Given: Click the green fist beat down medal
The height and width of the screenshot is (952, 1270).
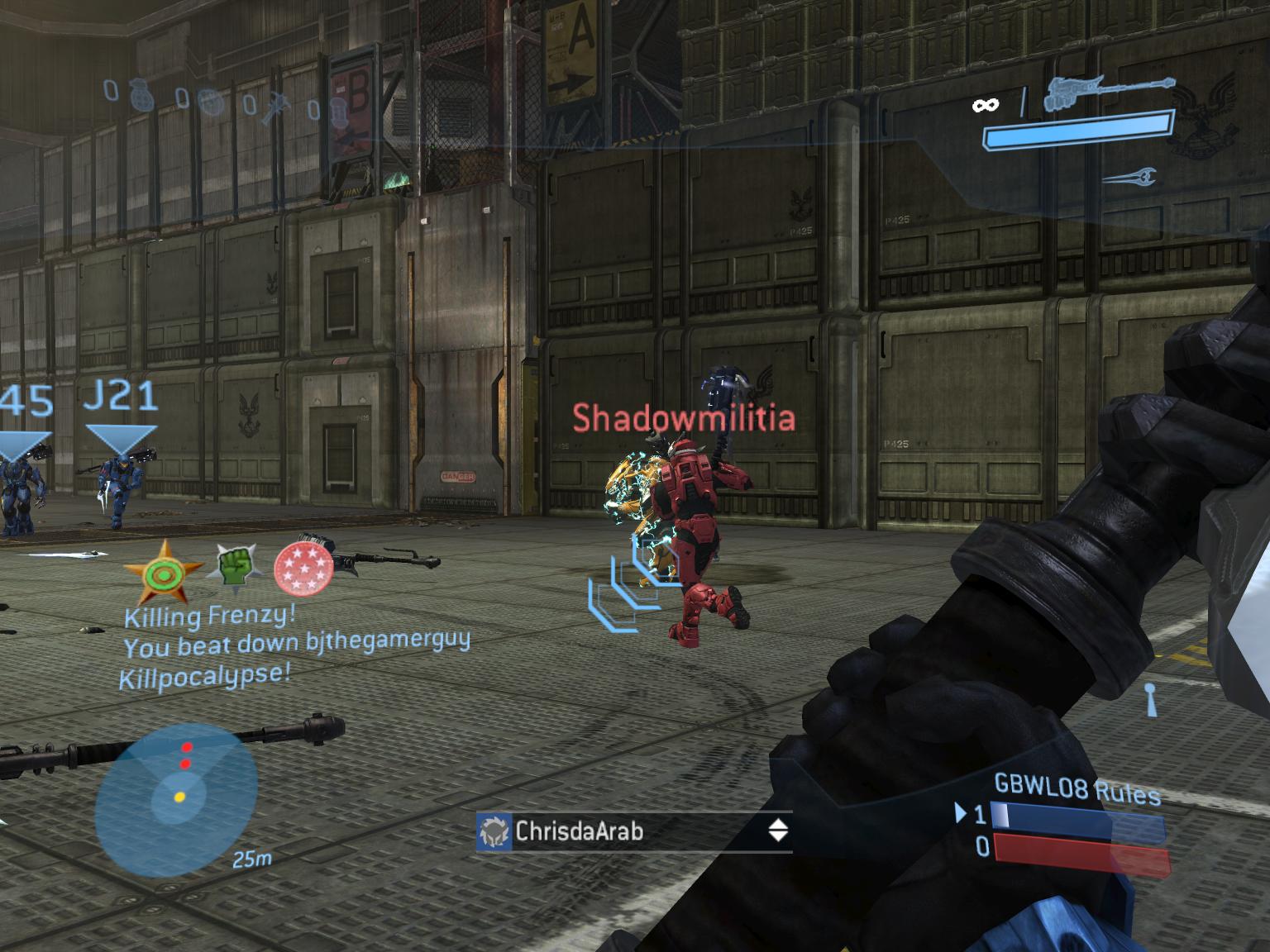Looking at the screenshot, I should pos(236,567).
